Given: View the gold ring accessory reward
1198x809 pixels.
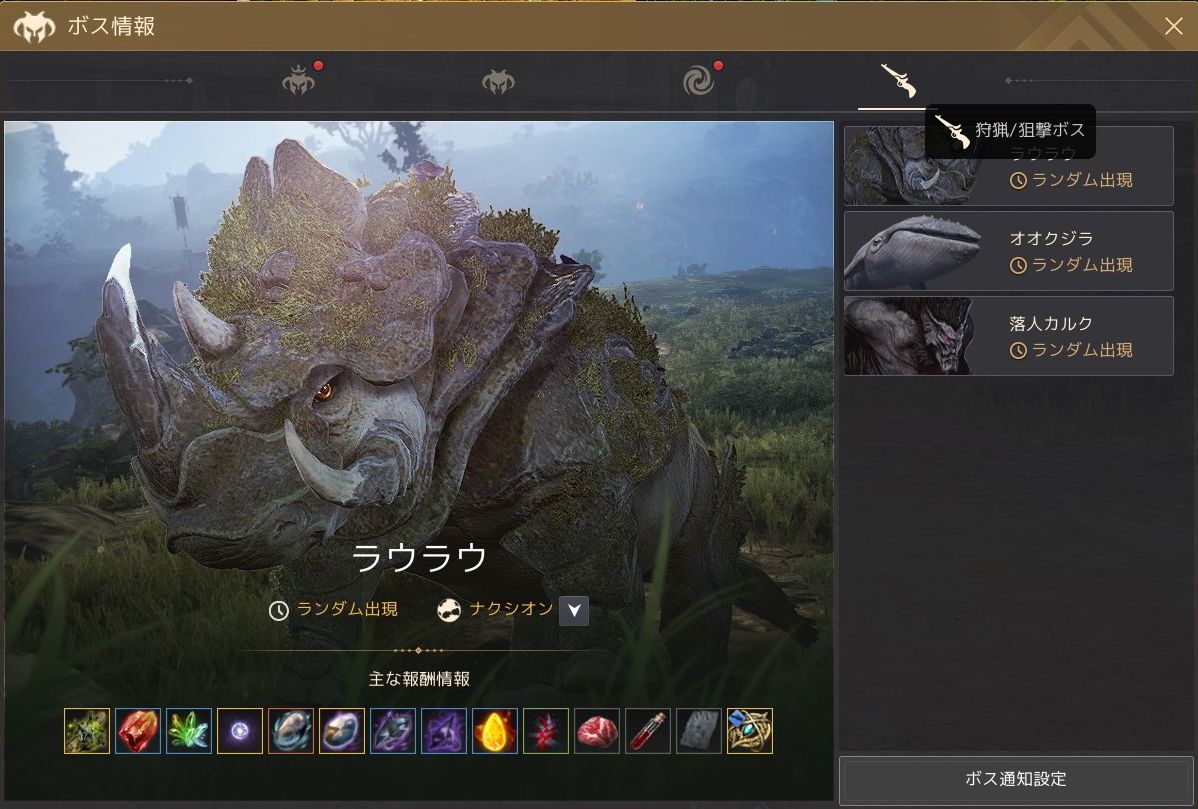Looking at the screenshot, I should [750, 731].
